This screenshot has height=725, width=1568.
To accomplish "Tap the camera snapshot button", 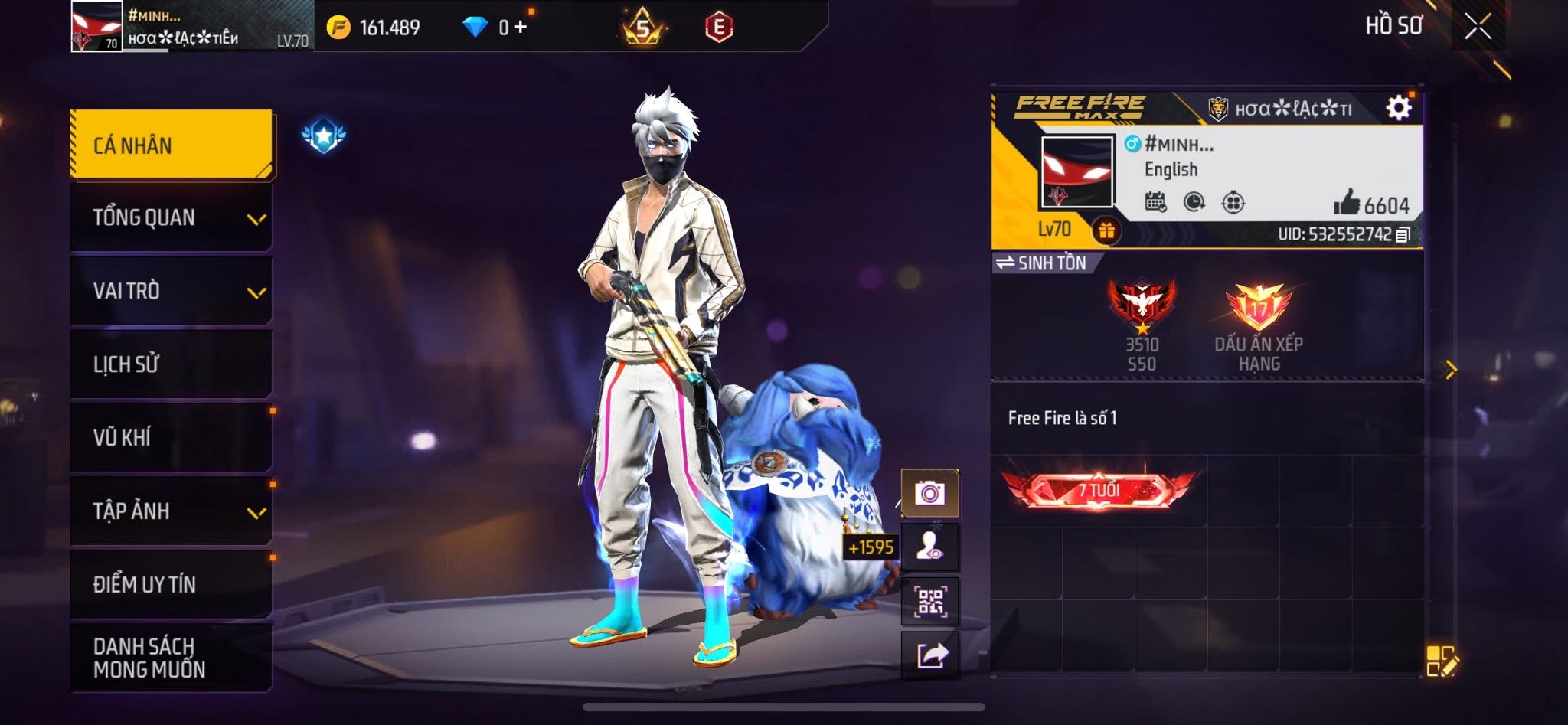I will [930, 494].
